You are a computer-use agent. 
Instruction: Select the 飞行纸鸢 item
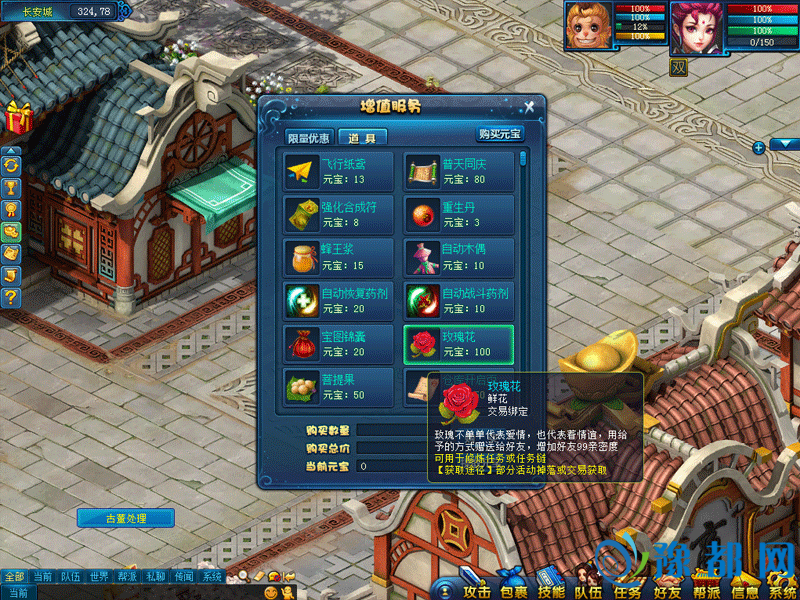(339, 172)
